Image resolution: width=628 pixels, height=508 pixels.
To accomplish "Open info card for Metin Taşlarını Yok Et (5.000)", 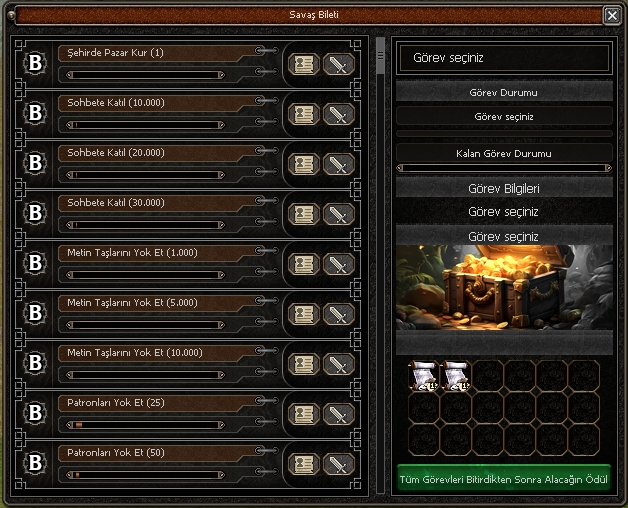I will tap(303, 315).
